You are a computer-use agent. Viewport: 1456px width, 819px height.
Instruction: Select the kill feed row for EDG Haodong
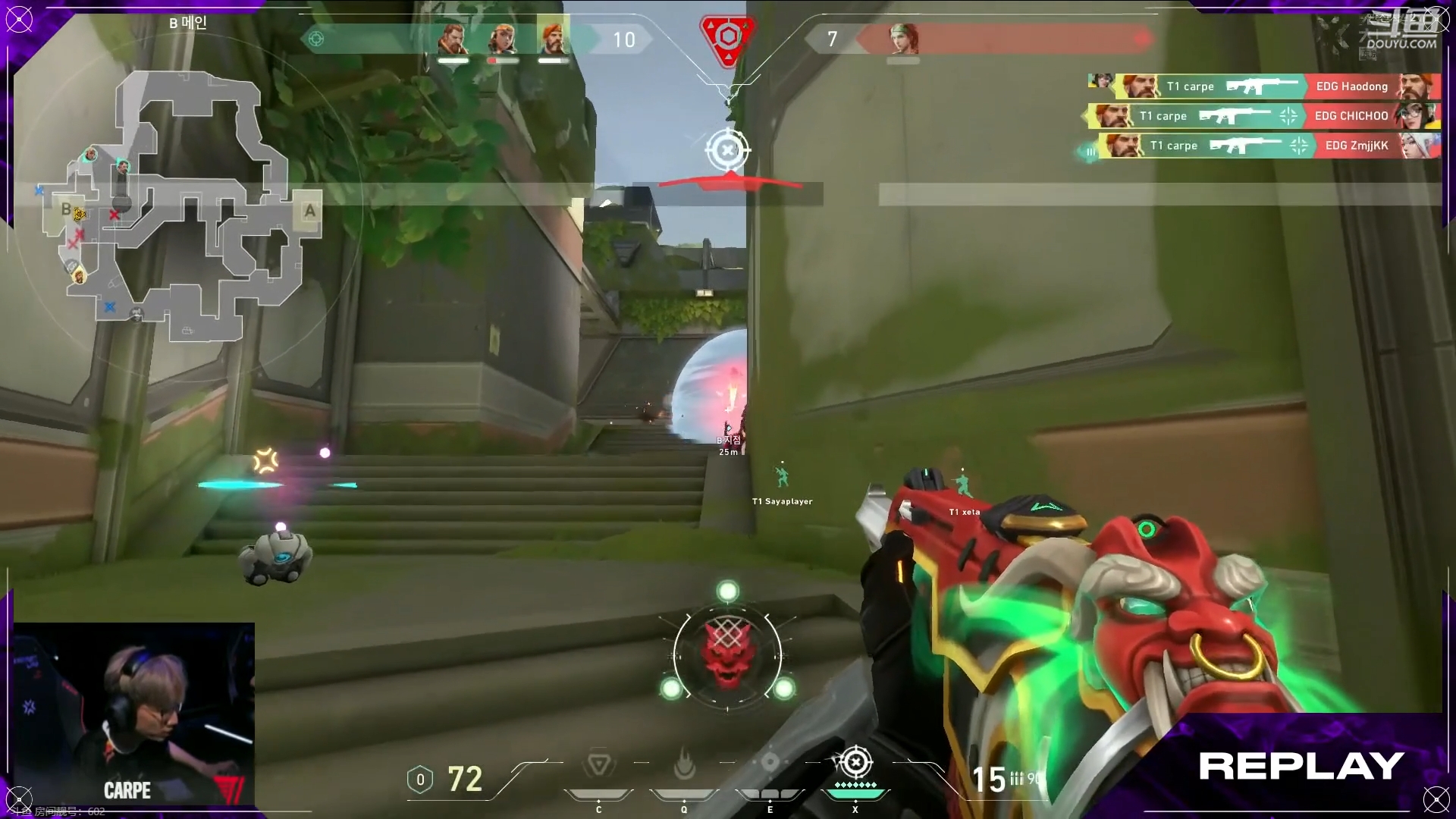coord(1263,86)
